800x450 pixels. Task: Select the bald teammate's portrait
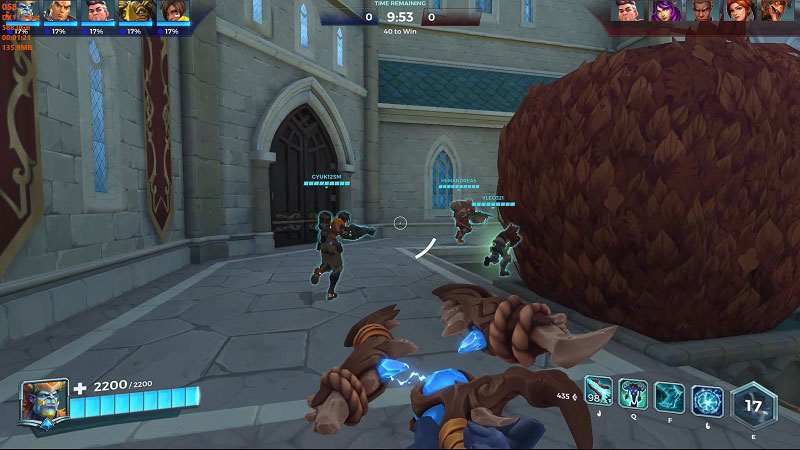(58, 12)
